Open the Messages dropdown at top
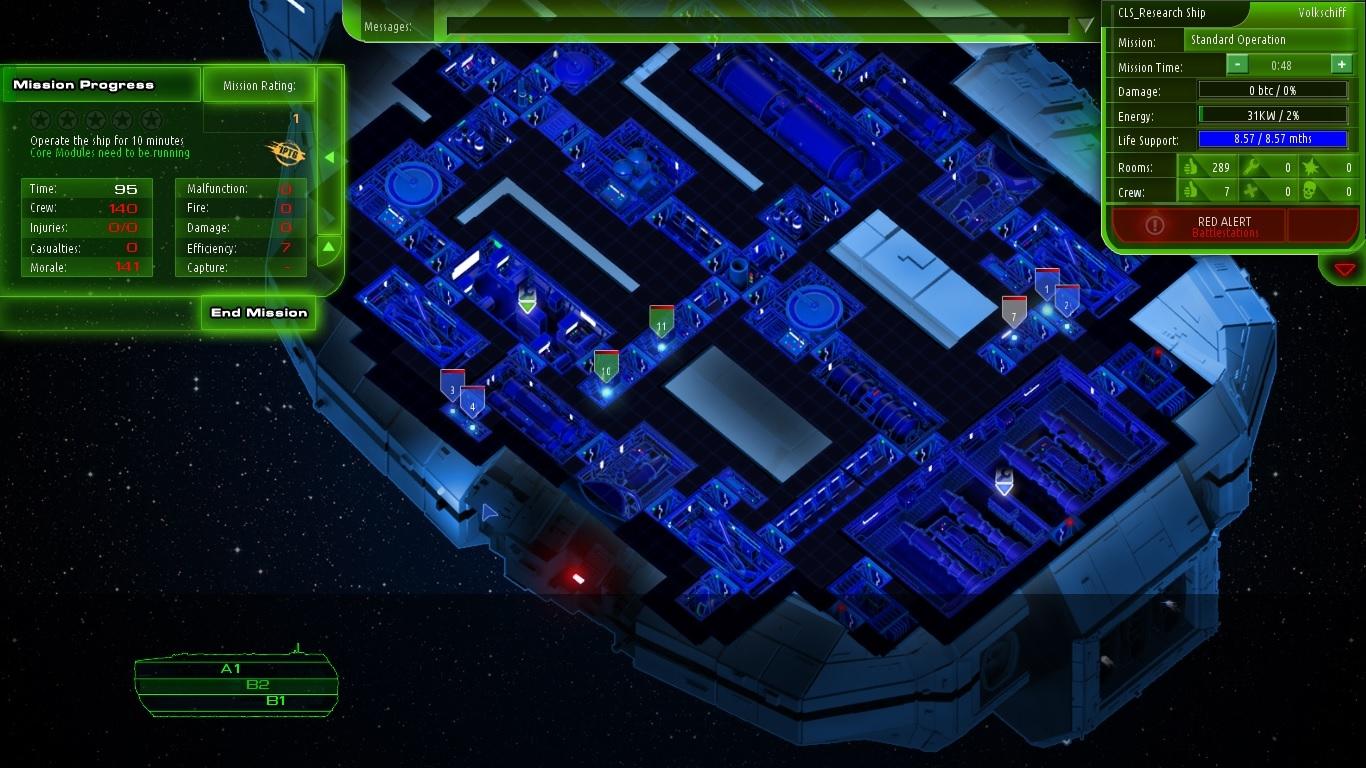Viewport: 1366px width, 768px height. click(1085, 26)
